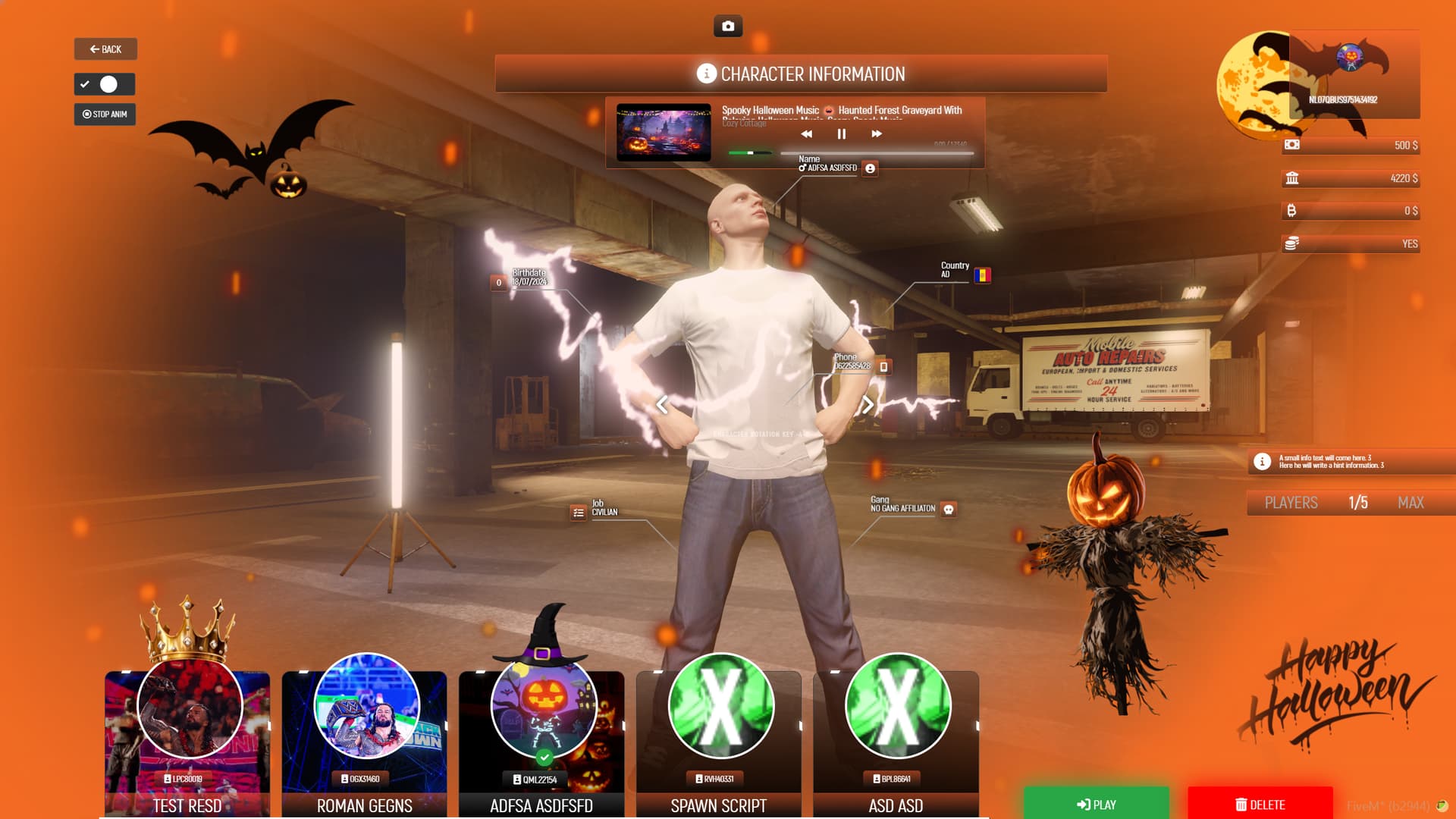Skip to the next music track
Image resolution: width=1456 pixels, height=819 pixels.
tap(877, 134)
